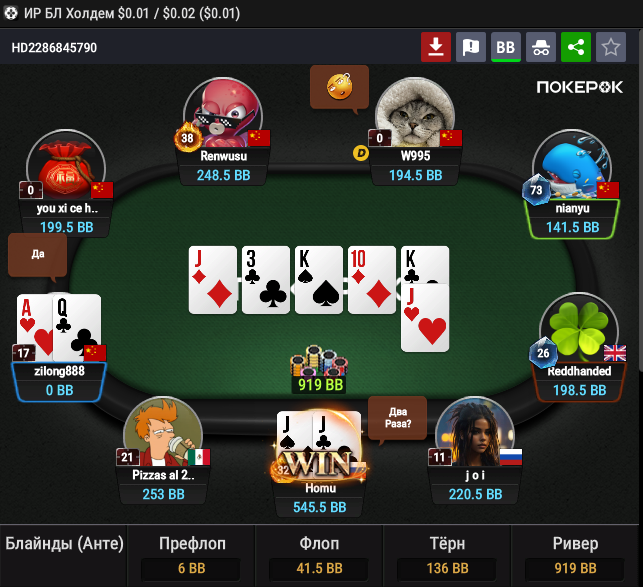
Task: Show the Флоп street action
Action: (x=320, y=556)
